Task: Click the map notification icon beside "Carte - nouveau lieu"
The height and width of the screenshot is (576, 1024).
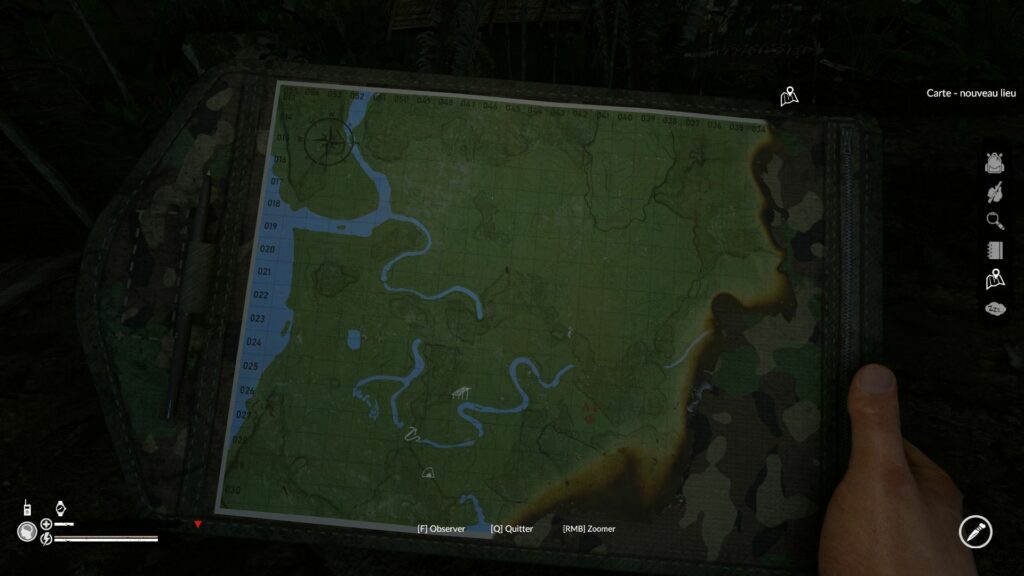Action: pyautogui.click(x=790, y=96)
